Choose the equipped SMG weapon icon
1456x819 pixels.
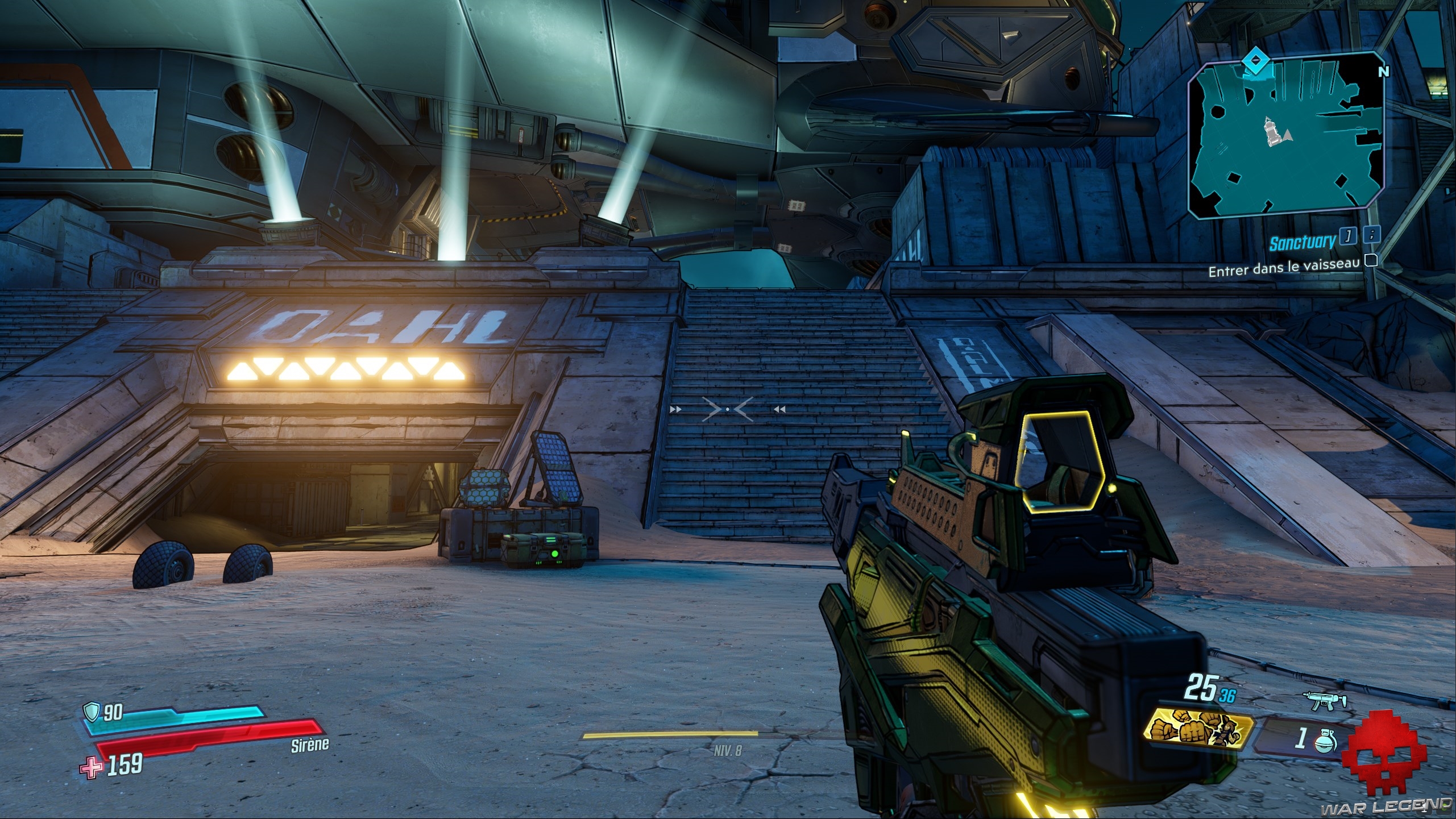1324,701
